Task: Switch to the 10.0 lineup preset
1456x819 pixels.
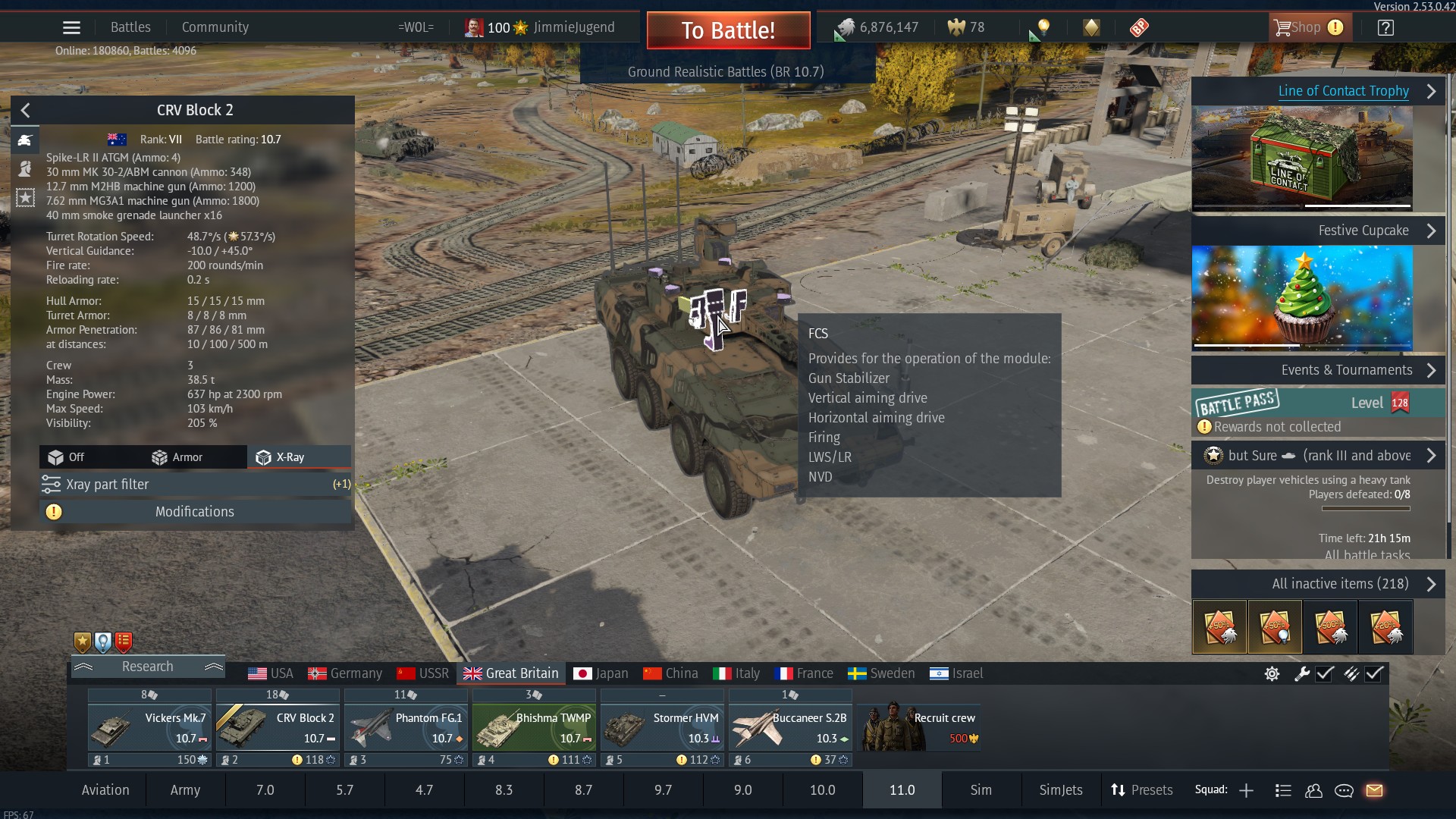Action: click(822, 790)
